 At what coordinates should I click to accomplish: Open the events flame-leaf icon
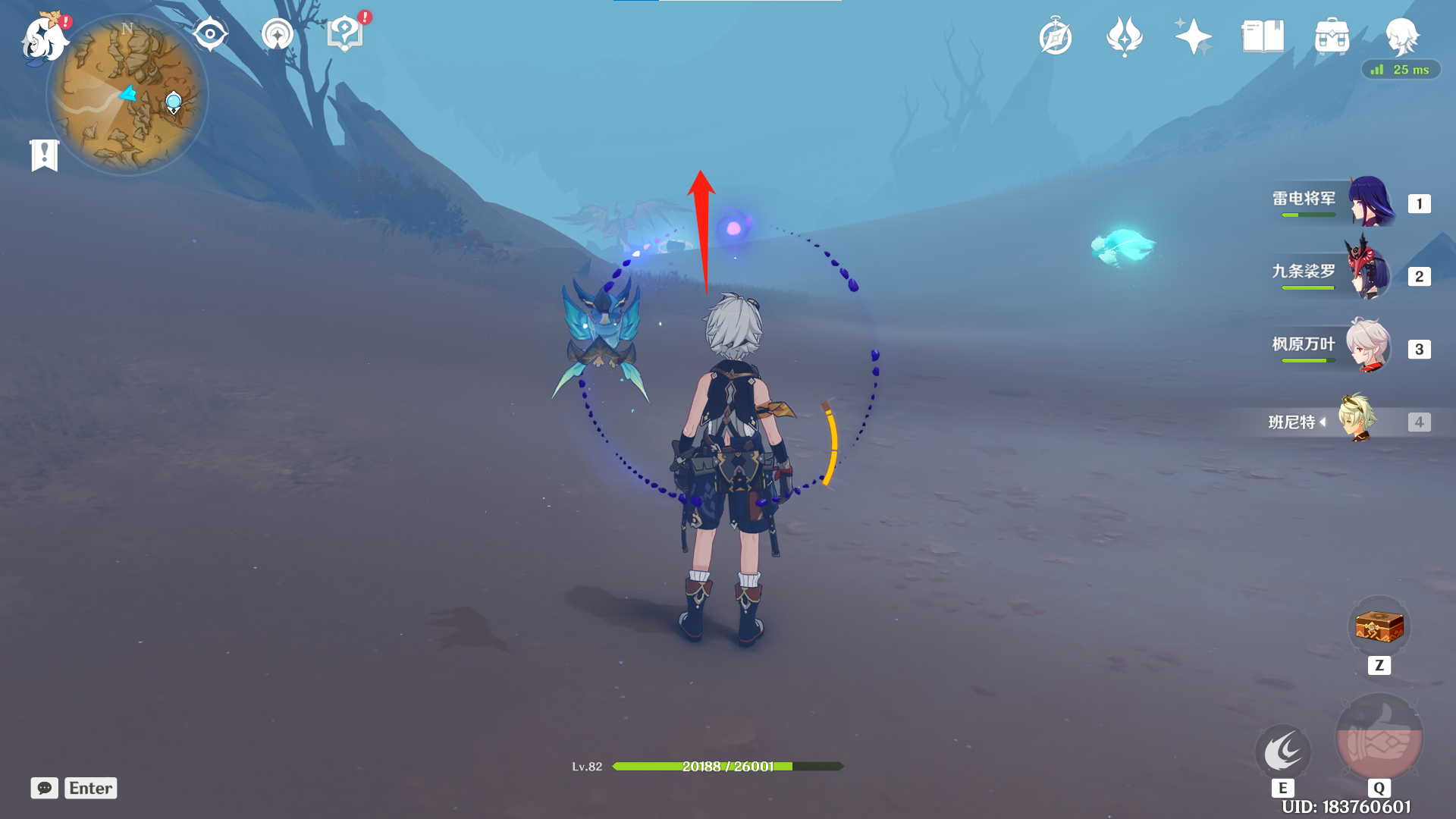1124,36
